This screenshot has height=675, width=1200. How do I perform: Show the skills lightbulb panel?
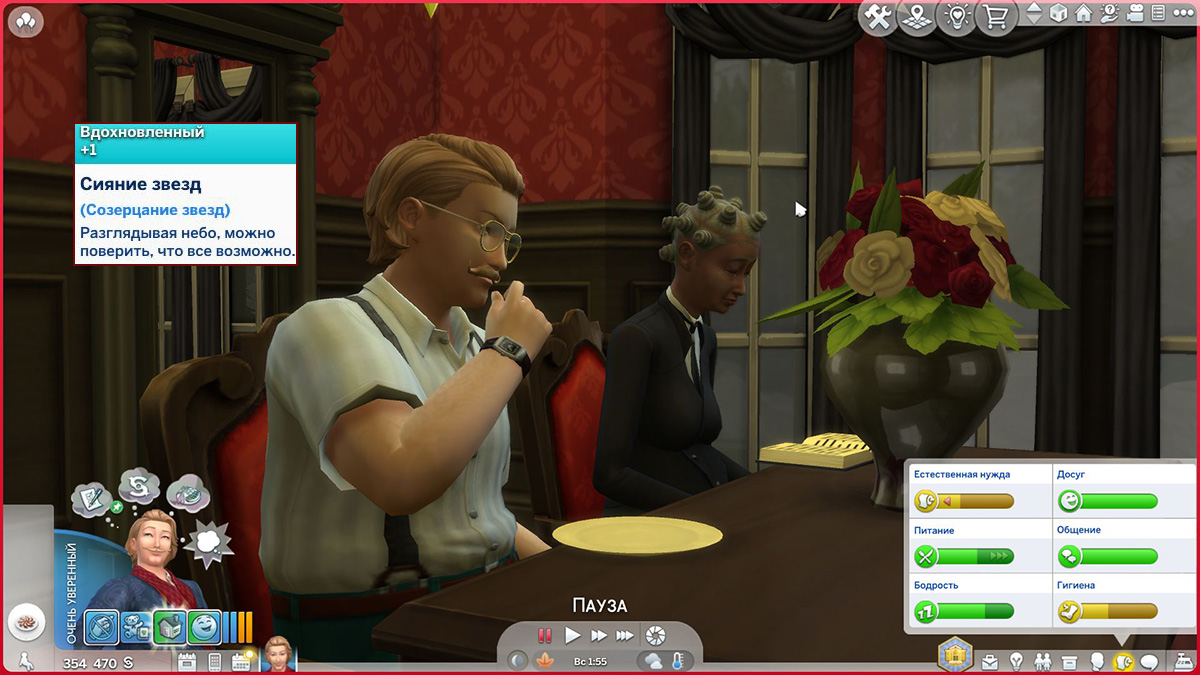pyautogui.click(x=1017, y=662)
